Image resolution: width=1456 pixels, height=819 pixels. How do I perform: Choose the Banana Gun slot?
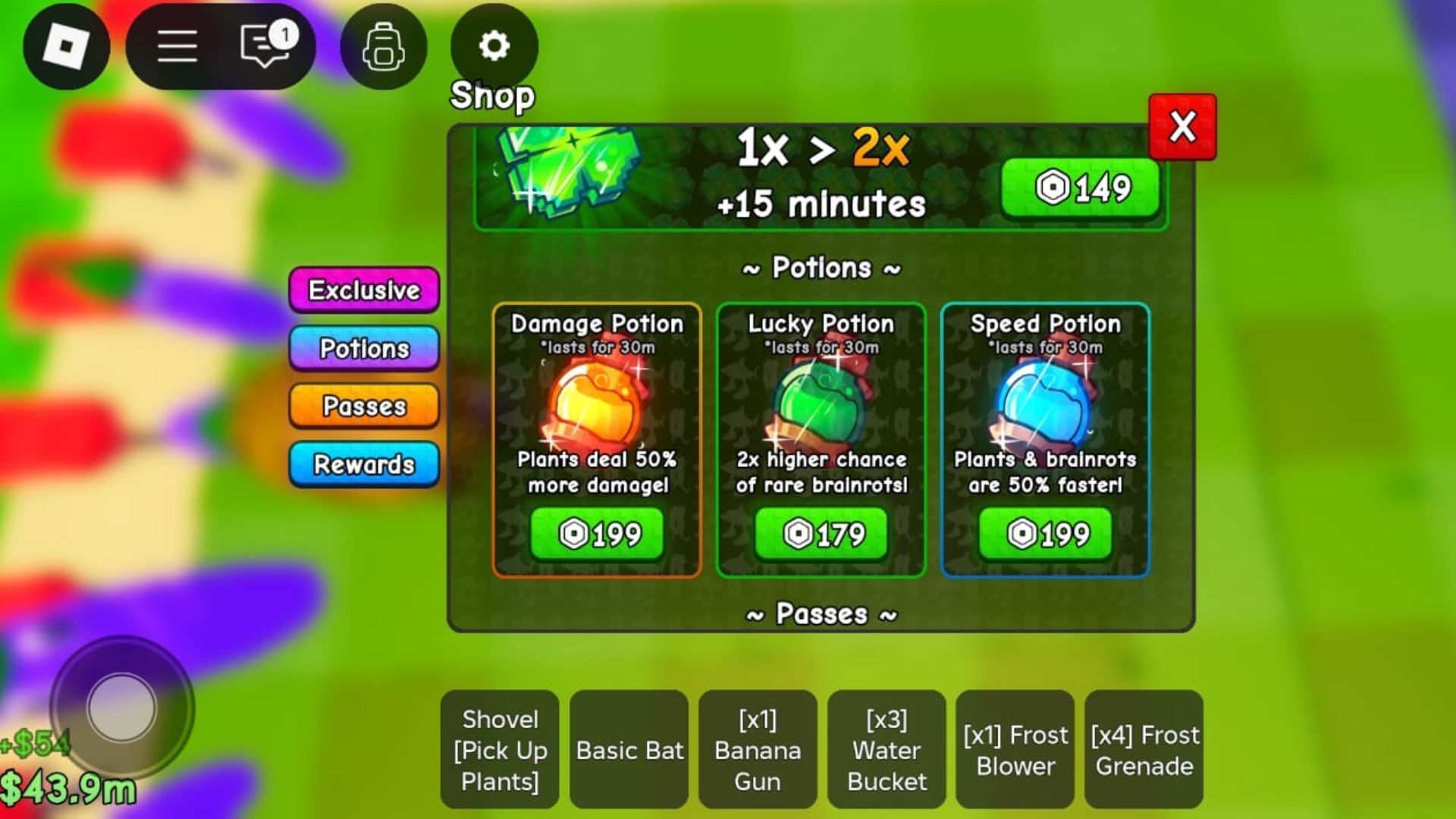point(758,749)
